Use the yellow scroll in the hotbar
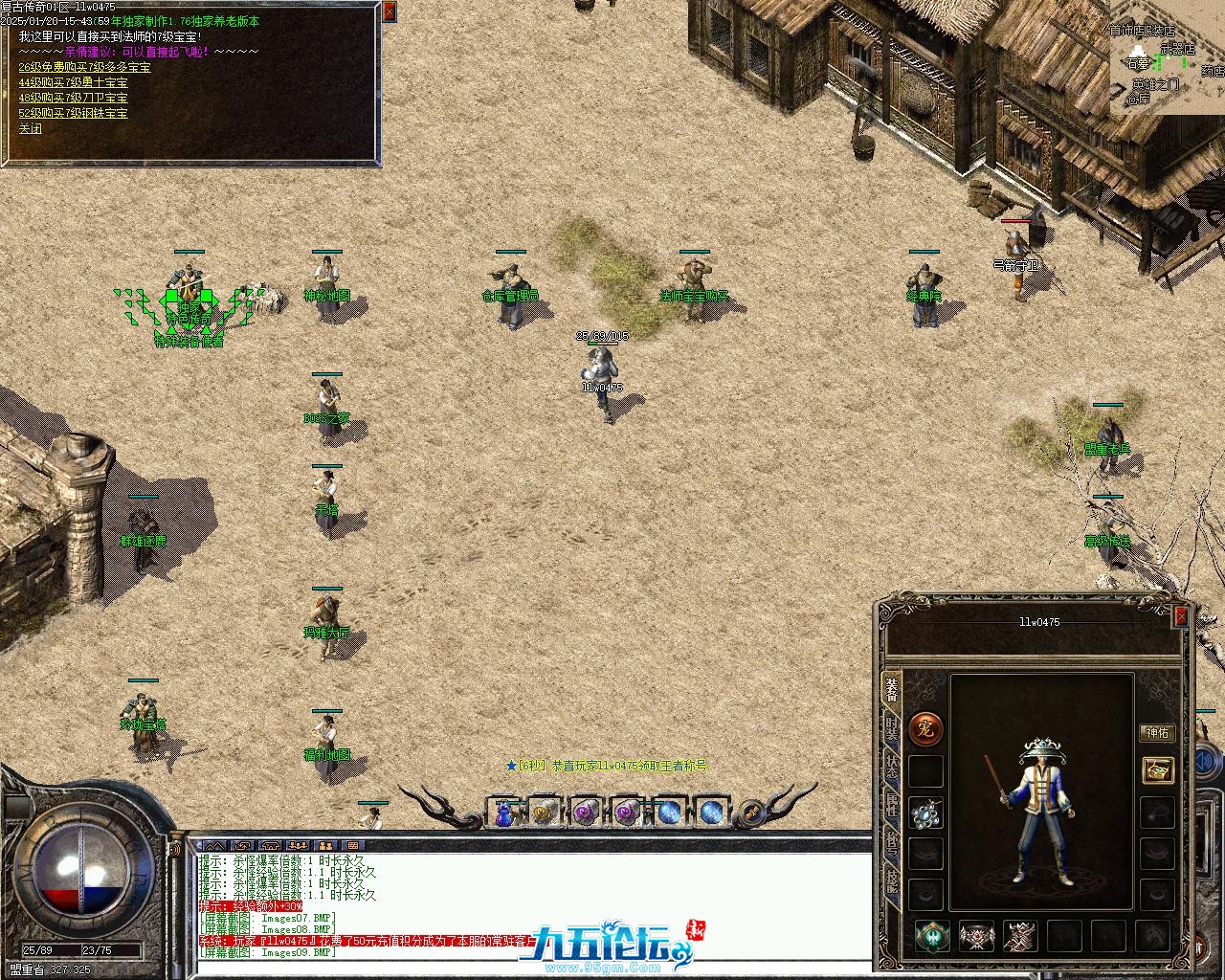1225x980 pixels. coord(545,813)
